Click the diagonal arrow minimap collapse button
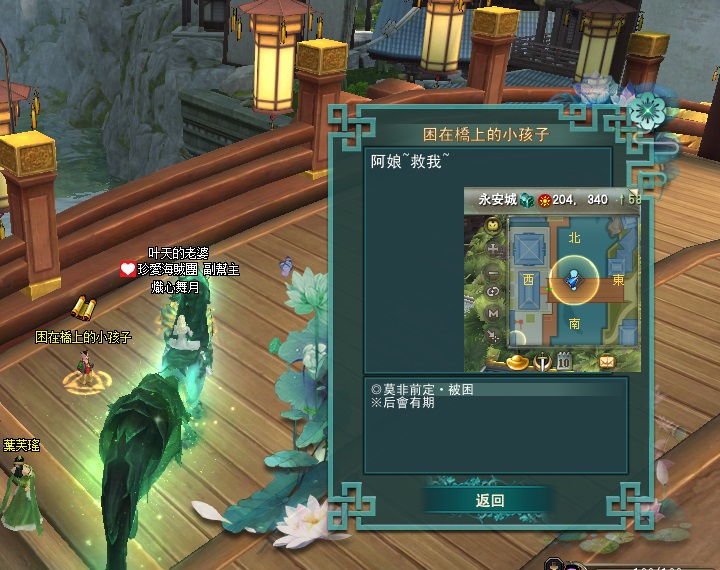 [493, 336]
